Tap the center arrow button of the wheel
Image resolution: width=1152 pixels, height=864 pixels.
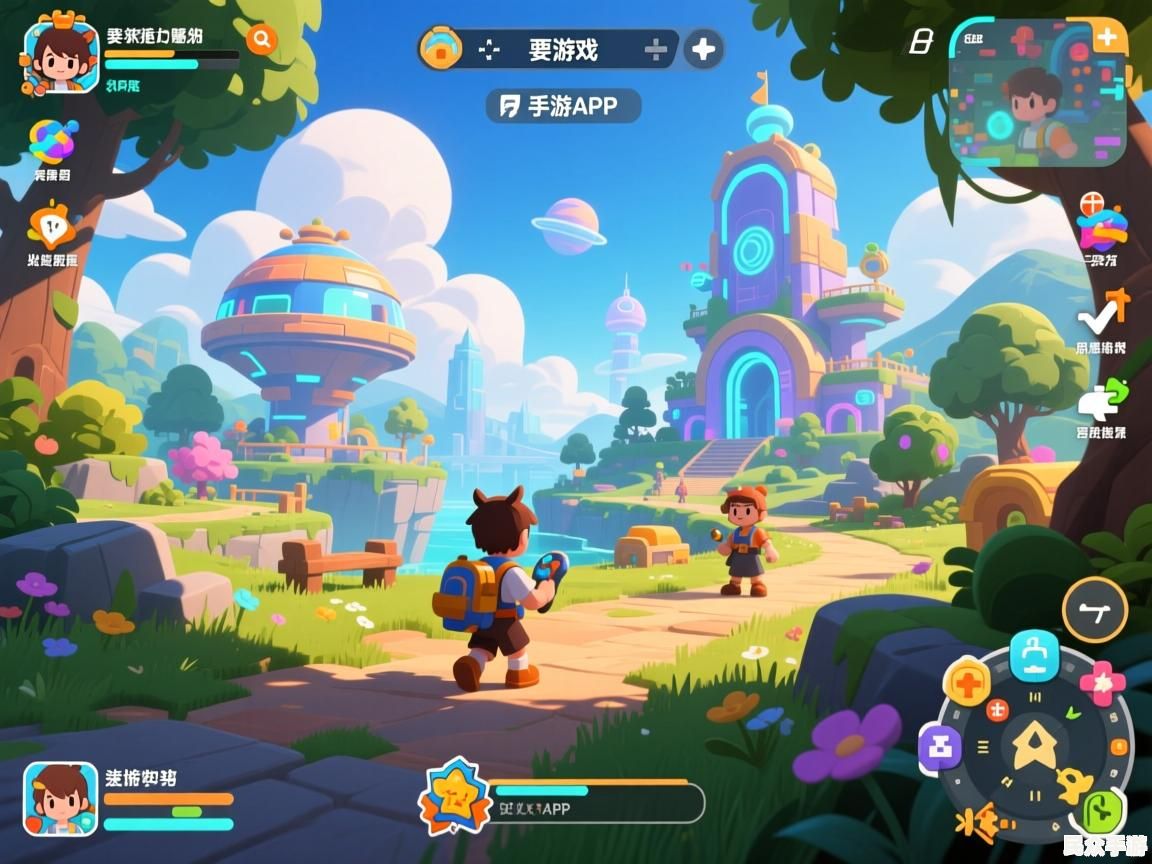[1034, 746]
